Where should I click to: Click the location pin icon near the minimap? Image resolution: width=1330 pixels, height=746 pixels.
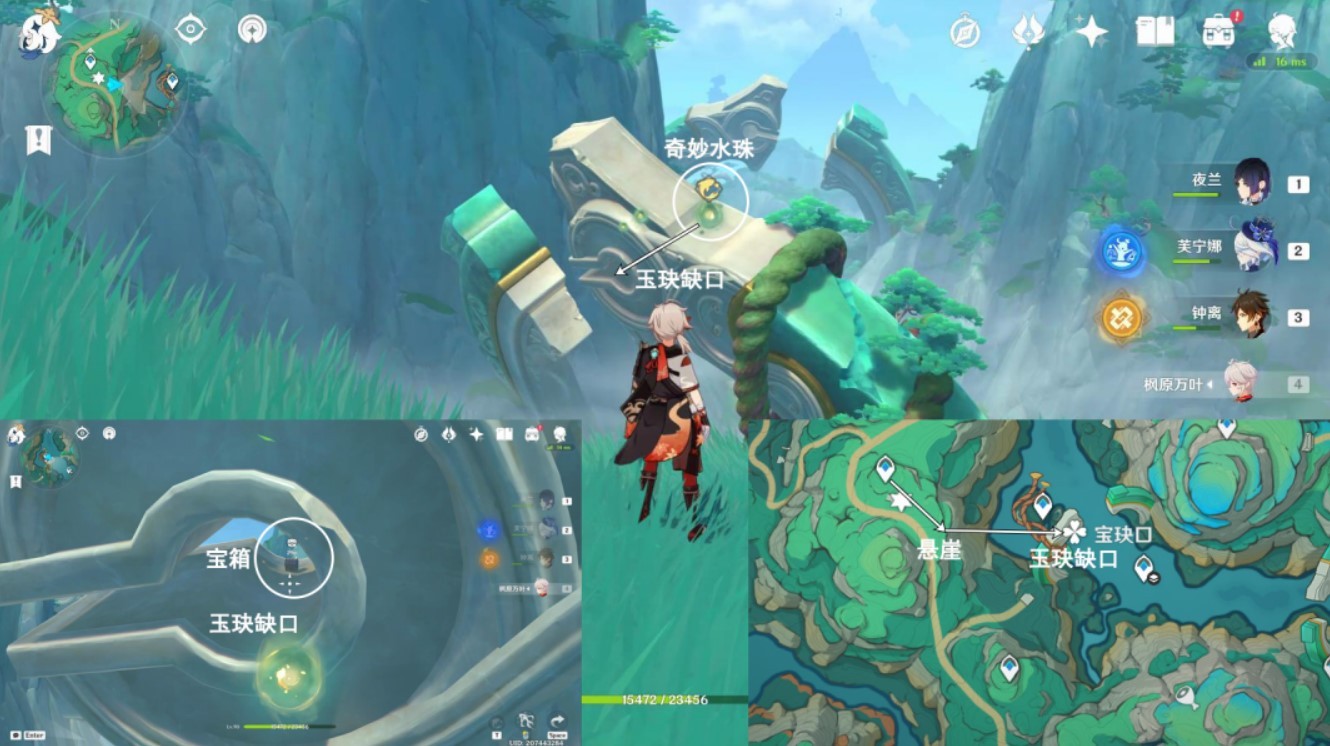[250, 30]
